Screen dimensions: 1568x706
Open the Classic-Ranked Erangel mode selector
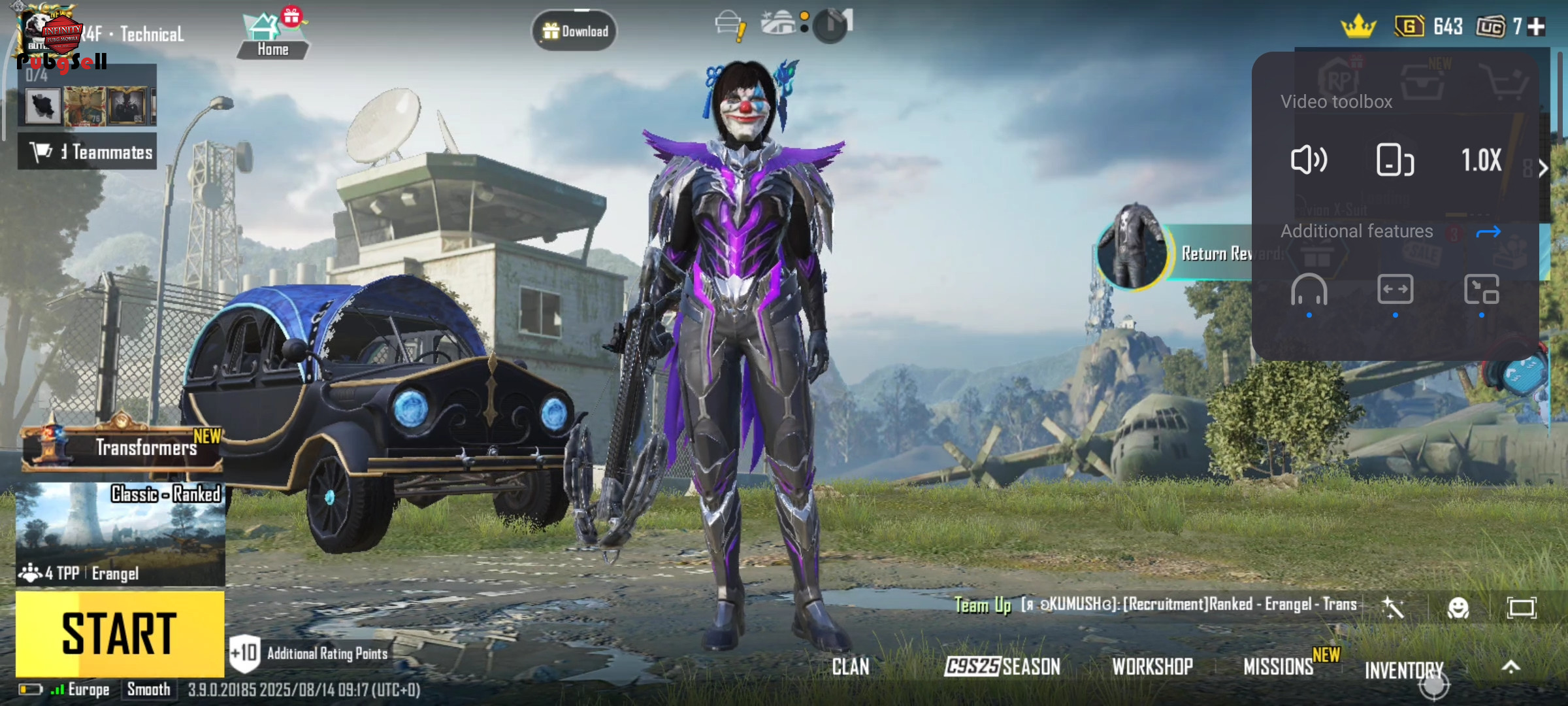121,533
